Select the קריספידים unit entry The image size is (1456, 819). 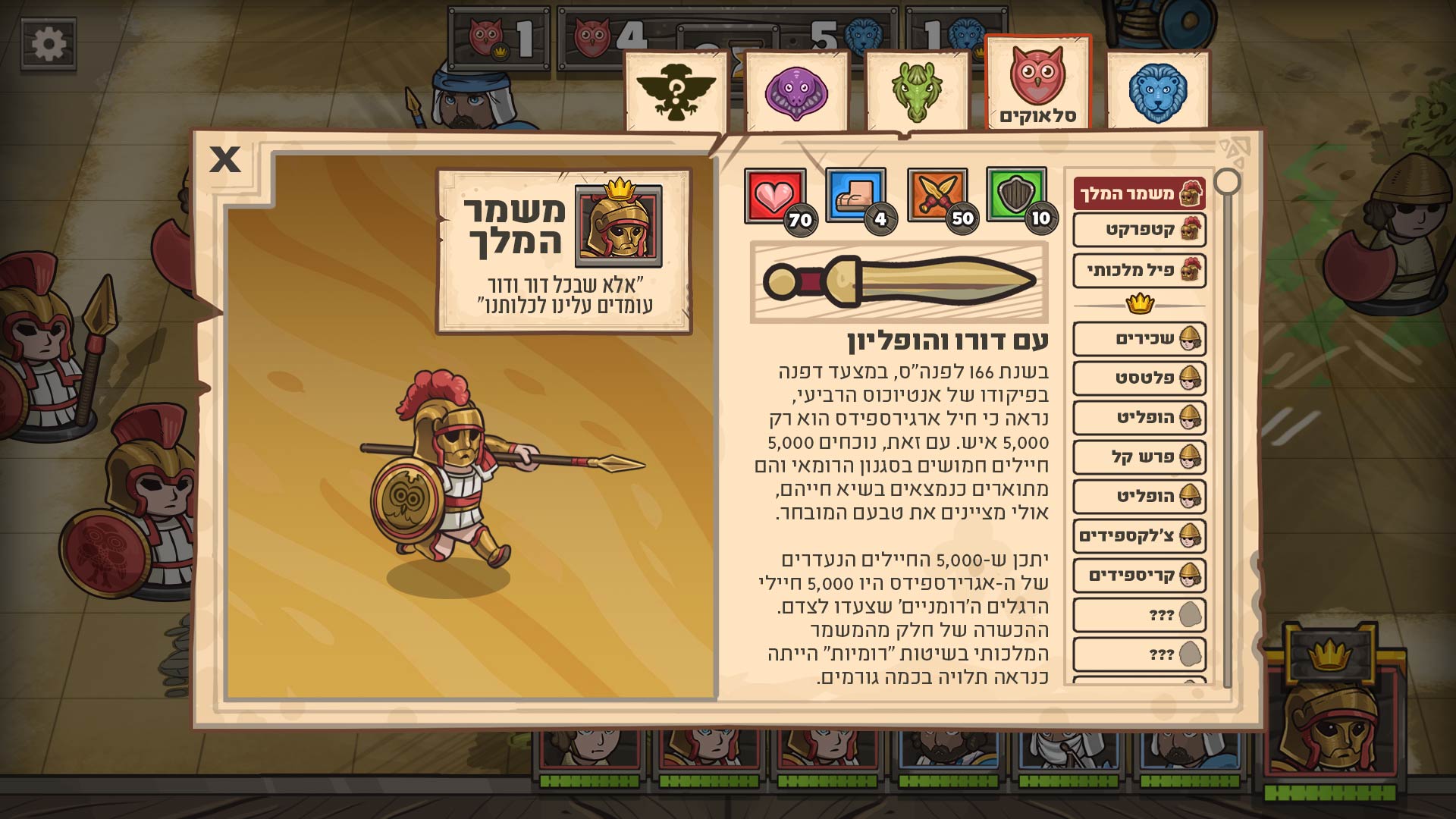pyautogui.click(x=1139, y=575)
